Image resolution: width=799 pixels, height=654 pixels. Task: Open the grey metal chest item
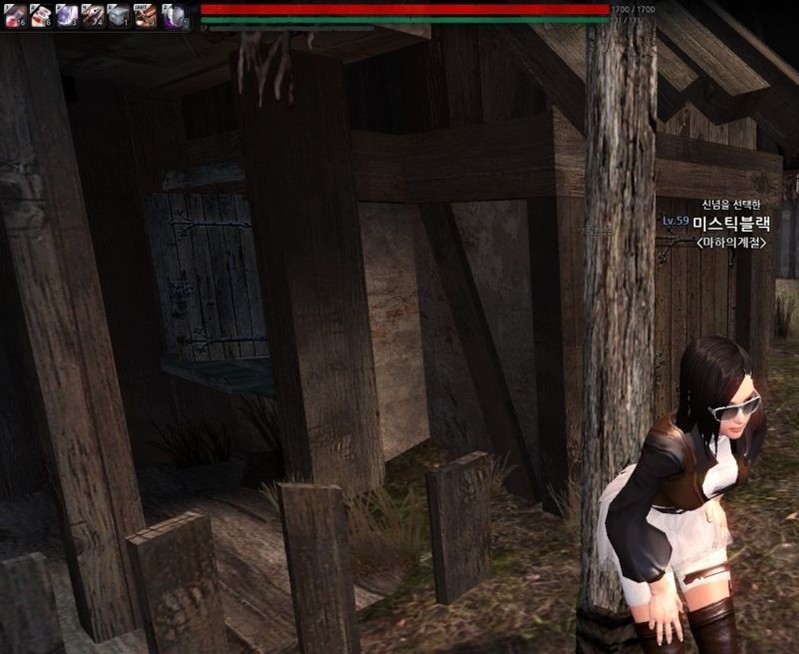[x=119, y=15]
